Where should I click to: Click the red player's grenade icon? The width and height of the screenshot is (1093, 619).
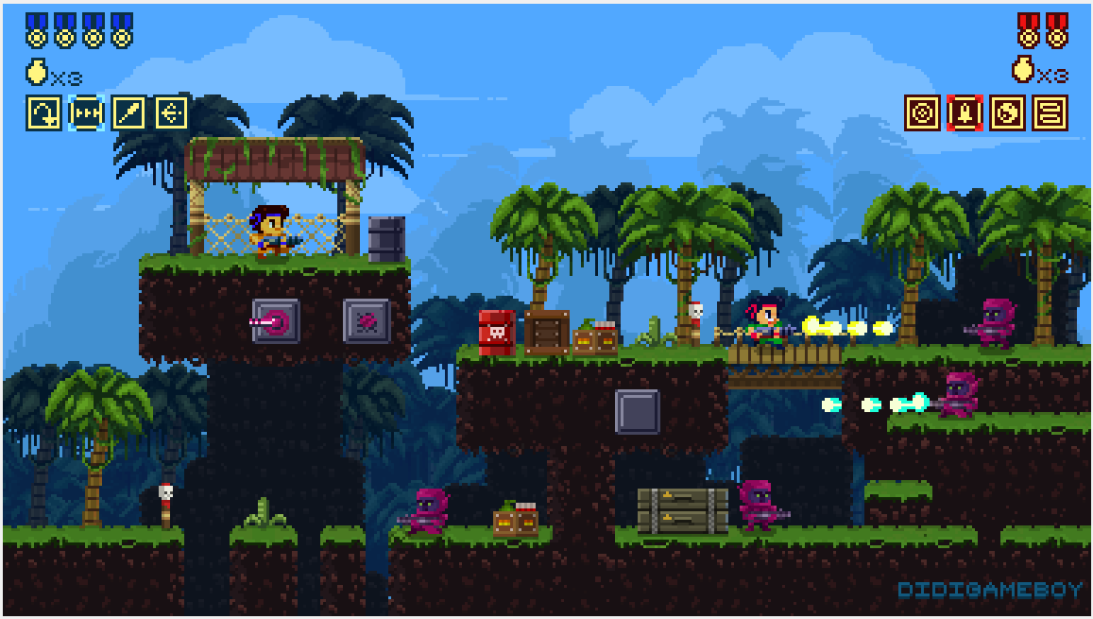pyautogui.click(x=1023, y=70)
